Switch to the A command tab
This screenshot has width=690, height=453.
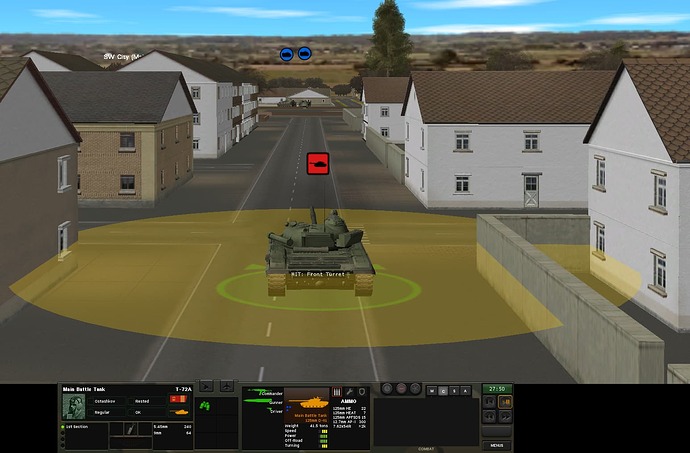(466, 390)
